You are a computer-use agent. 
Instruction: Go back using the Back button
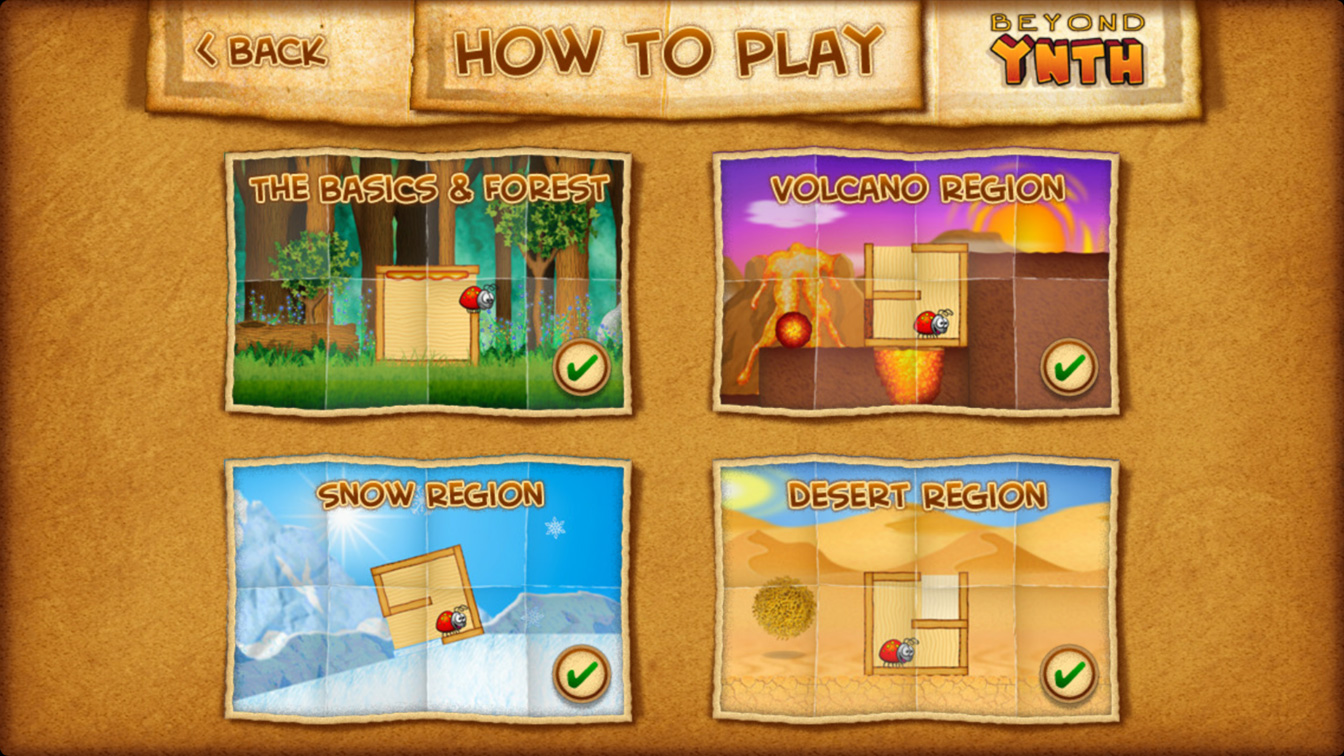(262, 50)
